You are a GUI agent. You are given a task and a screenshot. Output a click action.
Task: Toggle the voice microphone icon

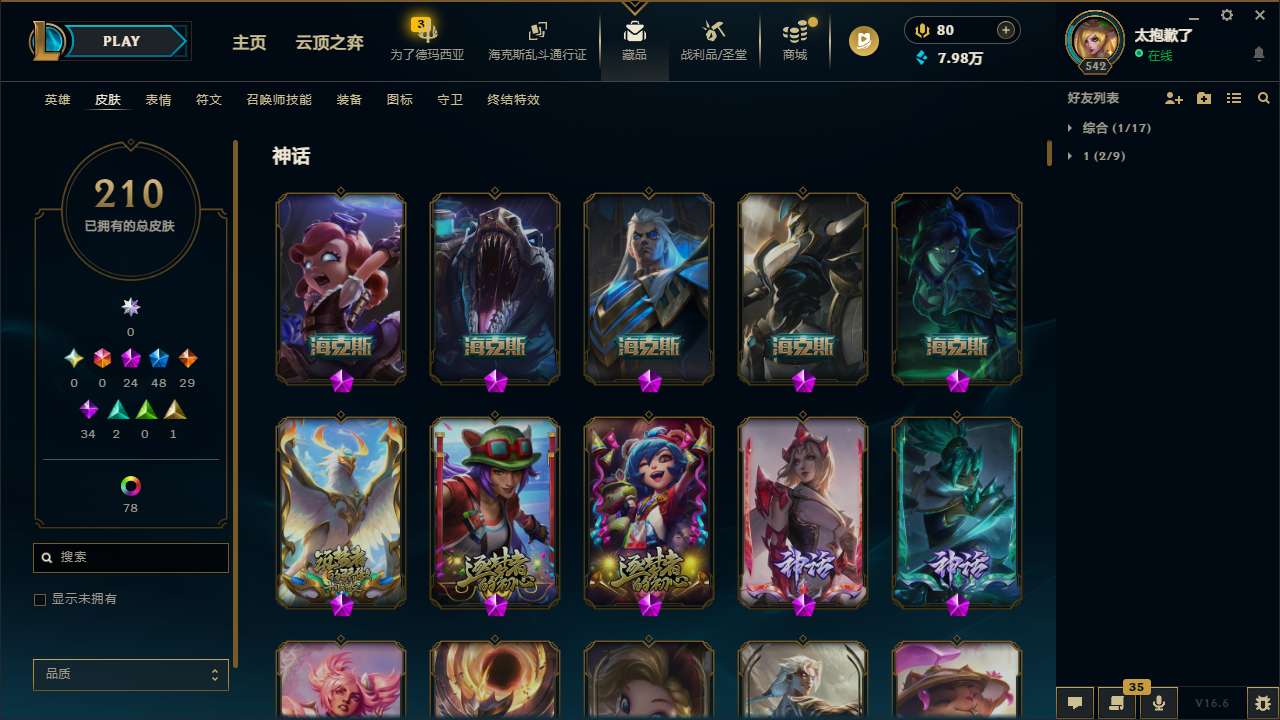point(1158,703)
